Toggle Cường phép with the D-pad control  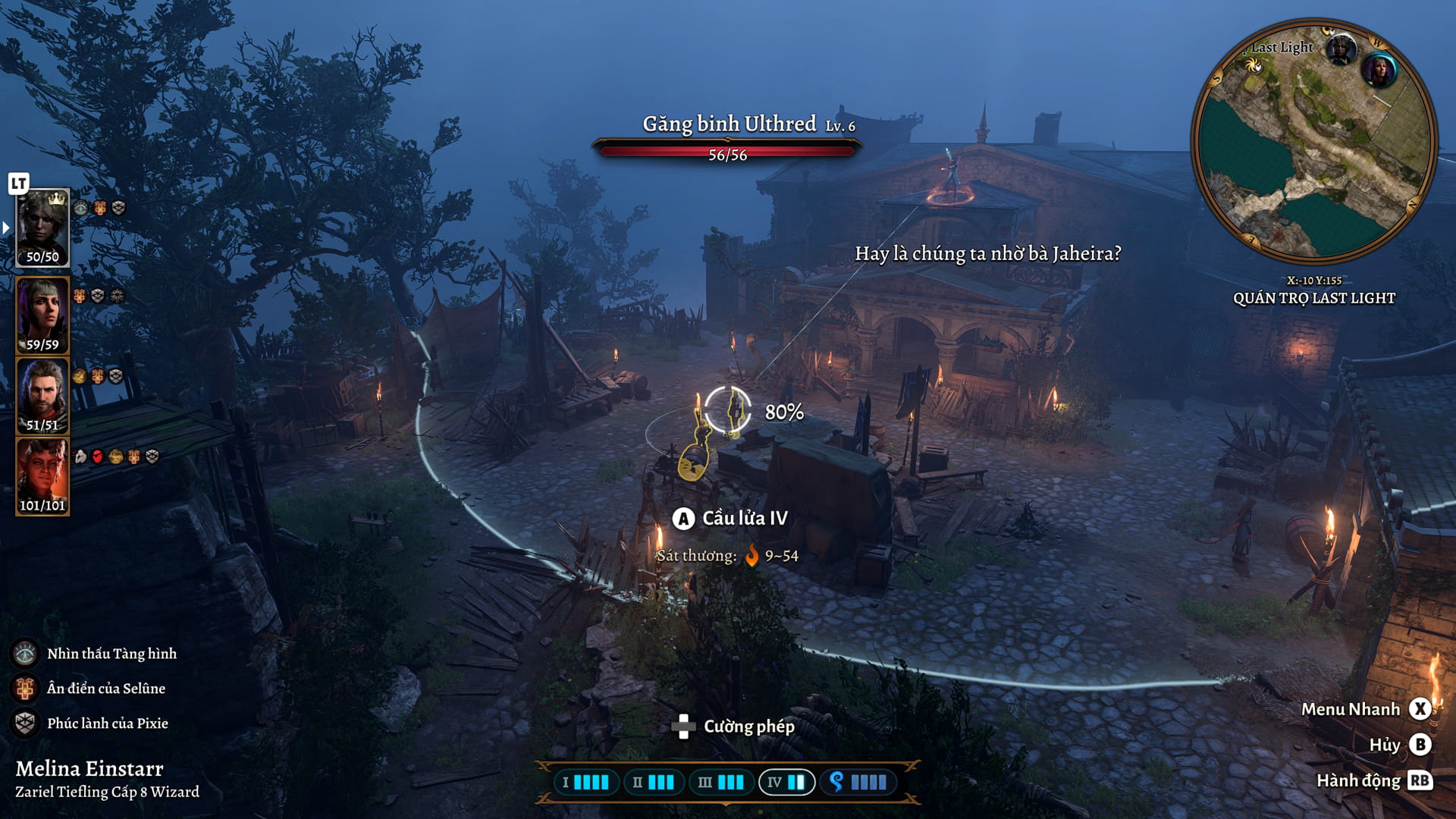[x=682, y=728]
